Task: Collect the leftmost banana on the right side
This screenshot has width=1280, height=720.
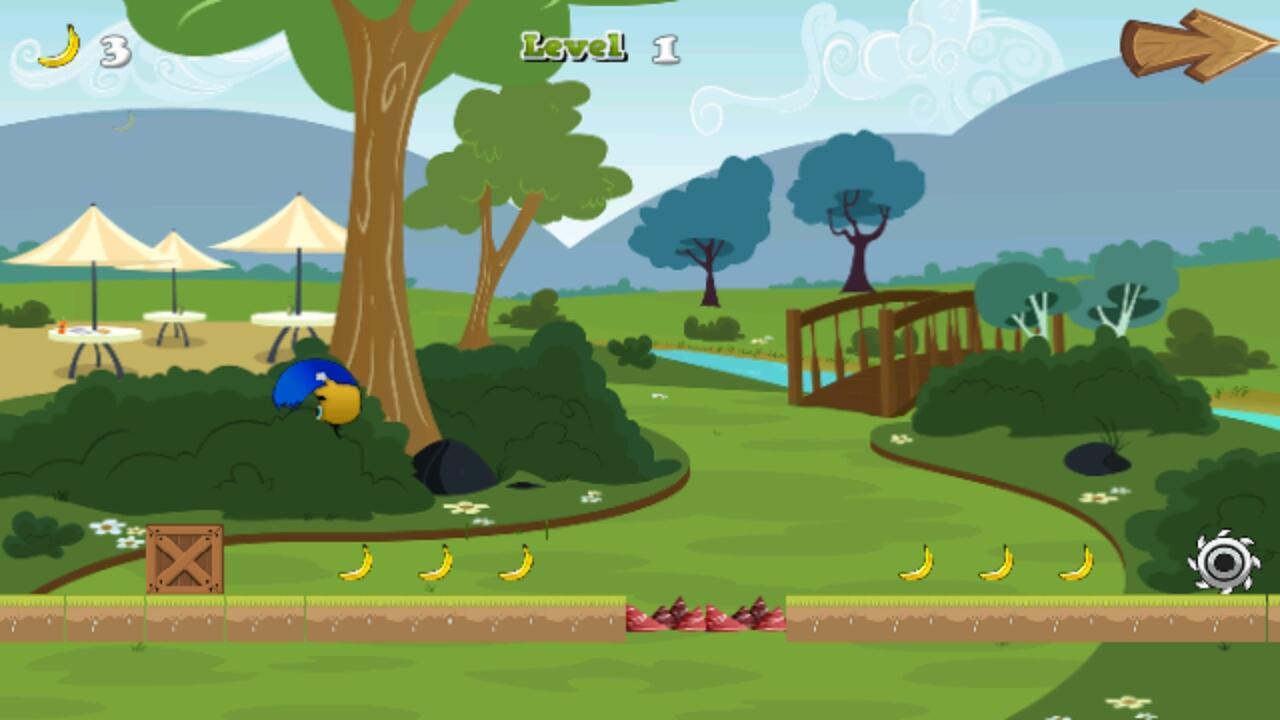Action: pos(917,565)
